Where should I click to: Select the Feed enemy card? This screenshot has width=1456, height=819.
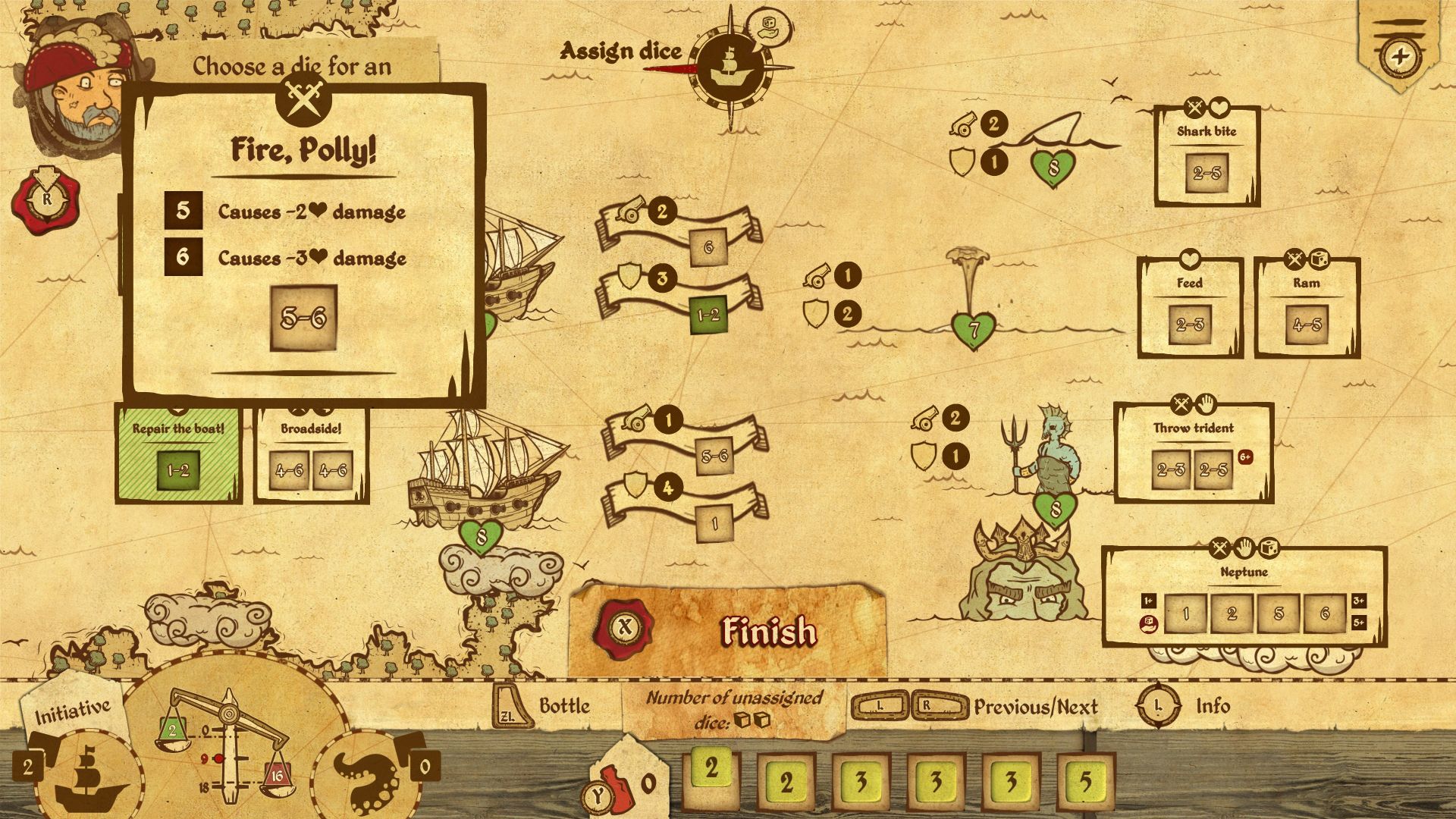click(x=1189, y=309)
